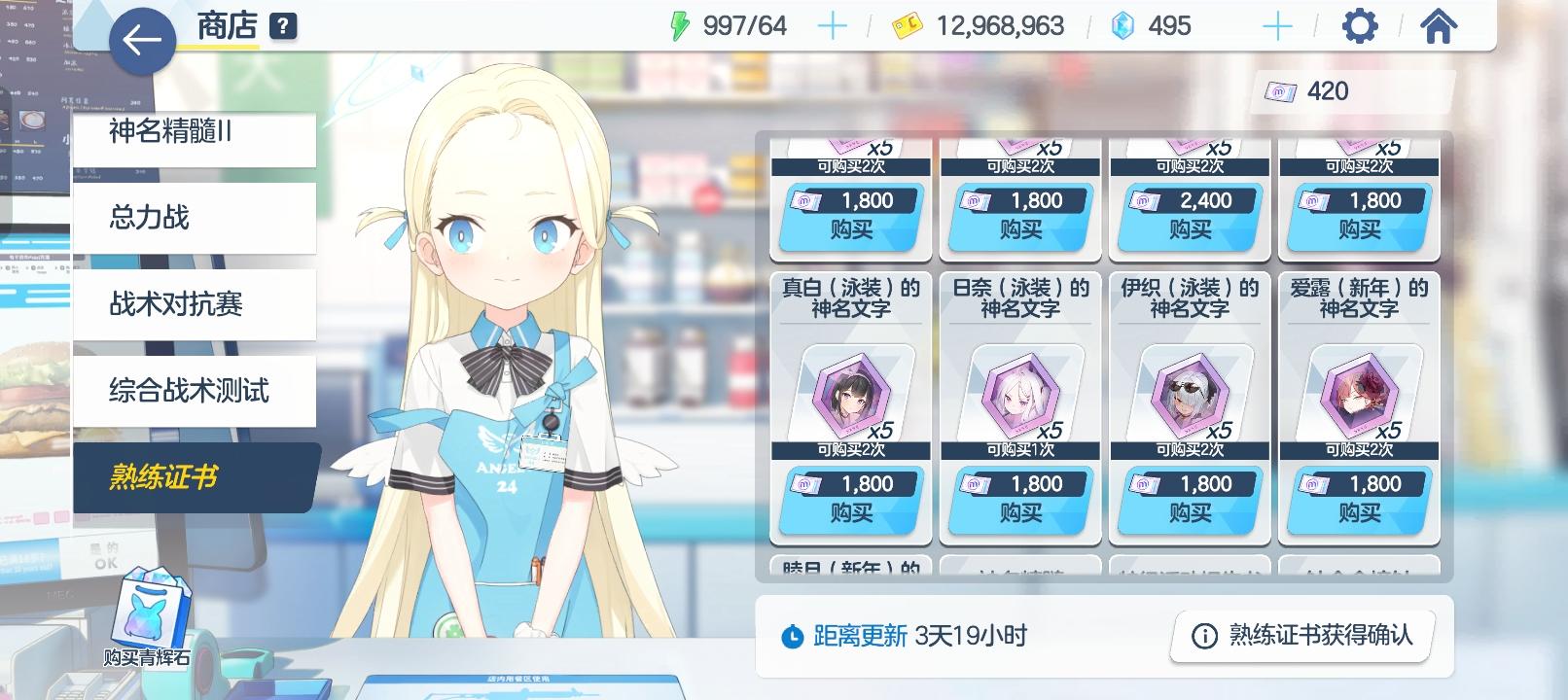Tap the back arrow to leave the shop
The height and width of the screenshot is (700, 1568).
tap(142, 41)
